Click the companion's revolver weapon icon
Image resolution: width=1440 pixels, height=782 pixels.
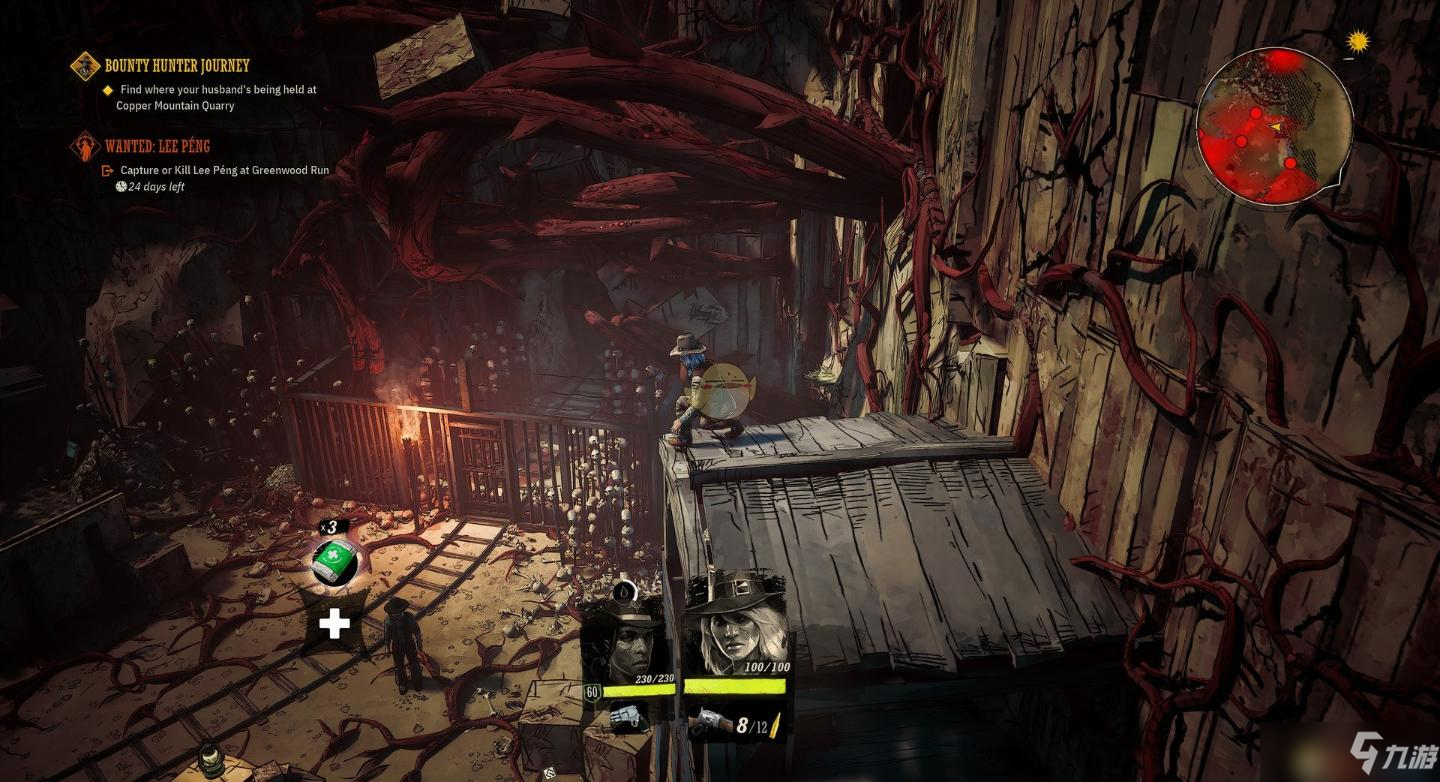628,716
